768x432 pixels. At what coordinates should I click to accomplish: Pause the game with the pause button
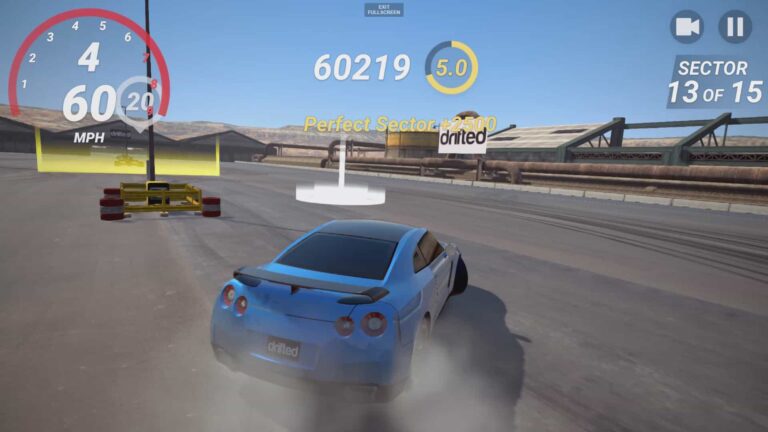(735, 27)
